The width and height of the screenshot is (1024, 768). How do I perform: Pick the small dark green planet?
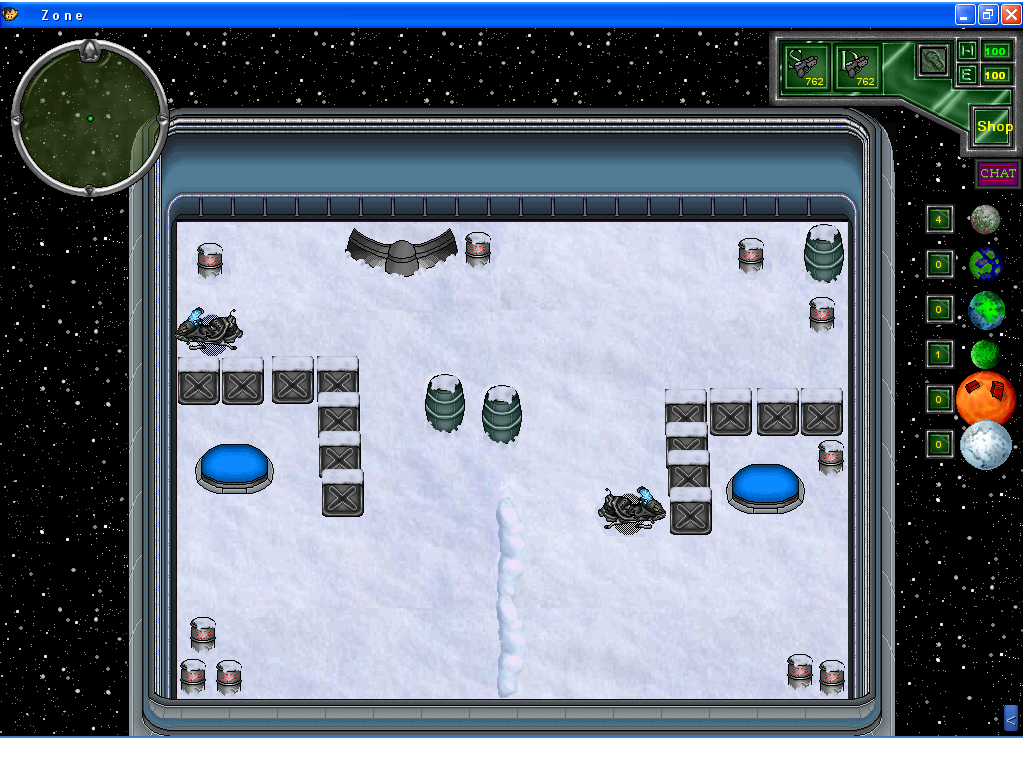click(x=984, y=354)
